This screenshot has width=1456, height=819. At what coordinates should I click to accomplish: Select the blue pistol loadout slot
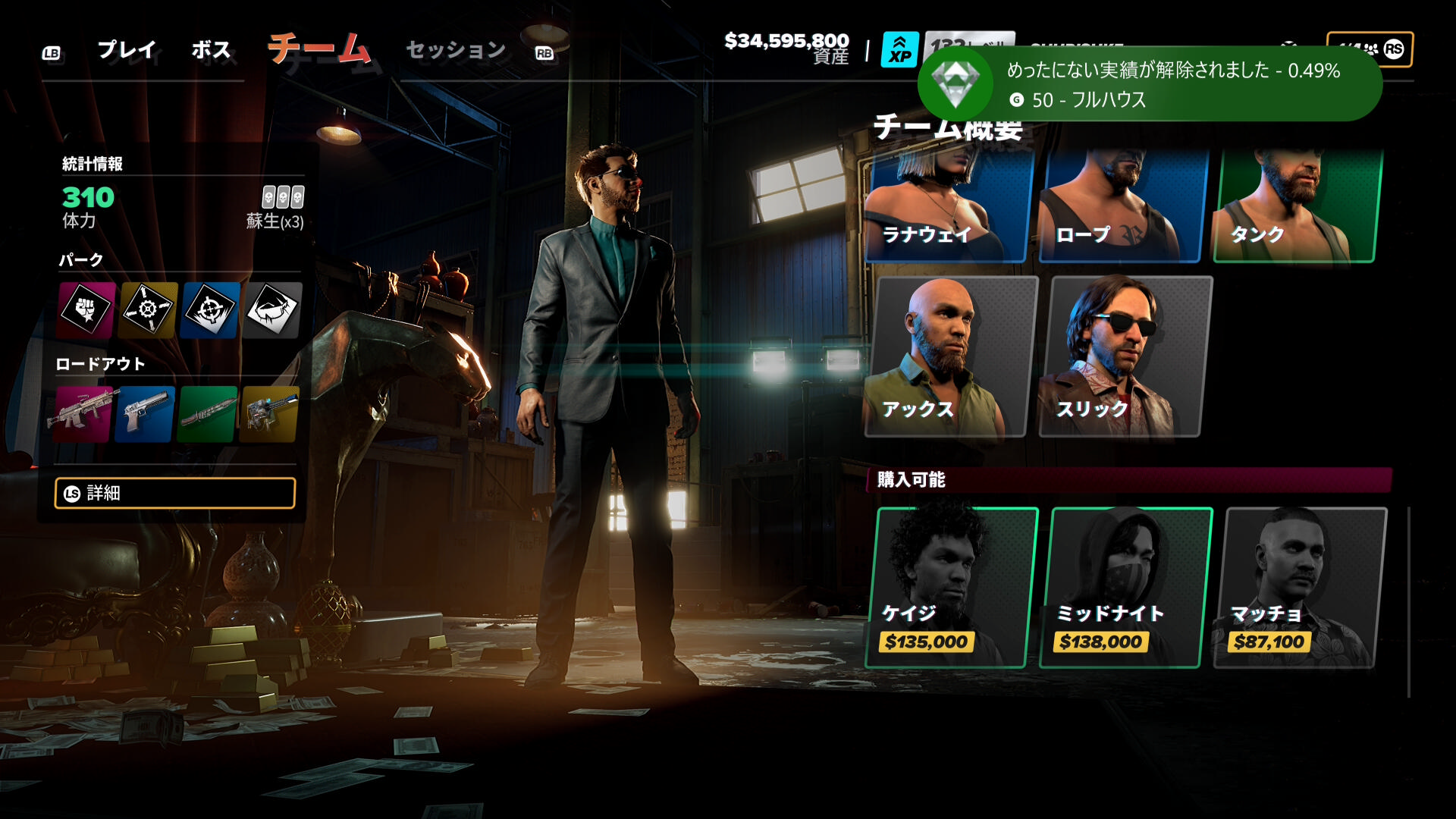145,414
